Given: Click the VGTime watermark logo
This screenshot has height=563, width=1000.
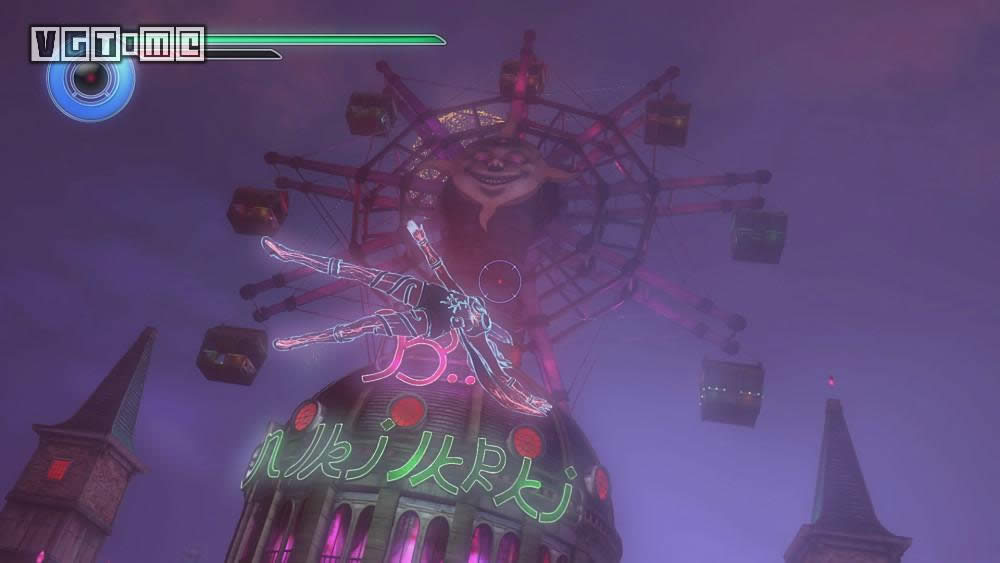Looking at the screenshot, I should tap(117, 43).
